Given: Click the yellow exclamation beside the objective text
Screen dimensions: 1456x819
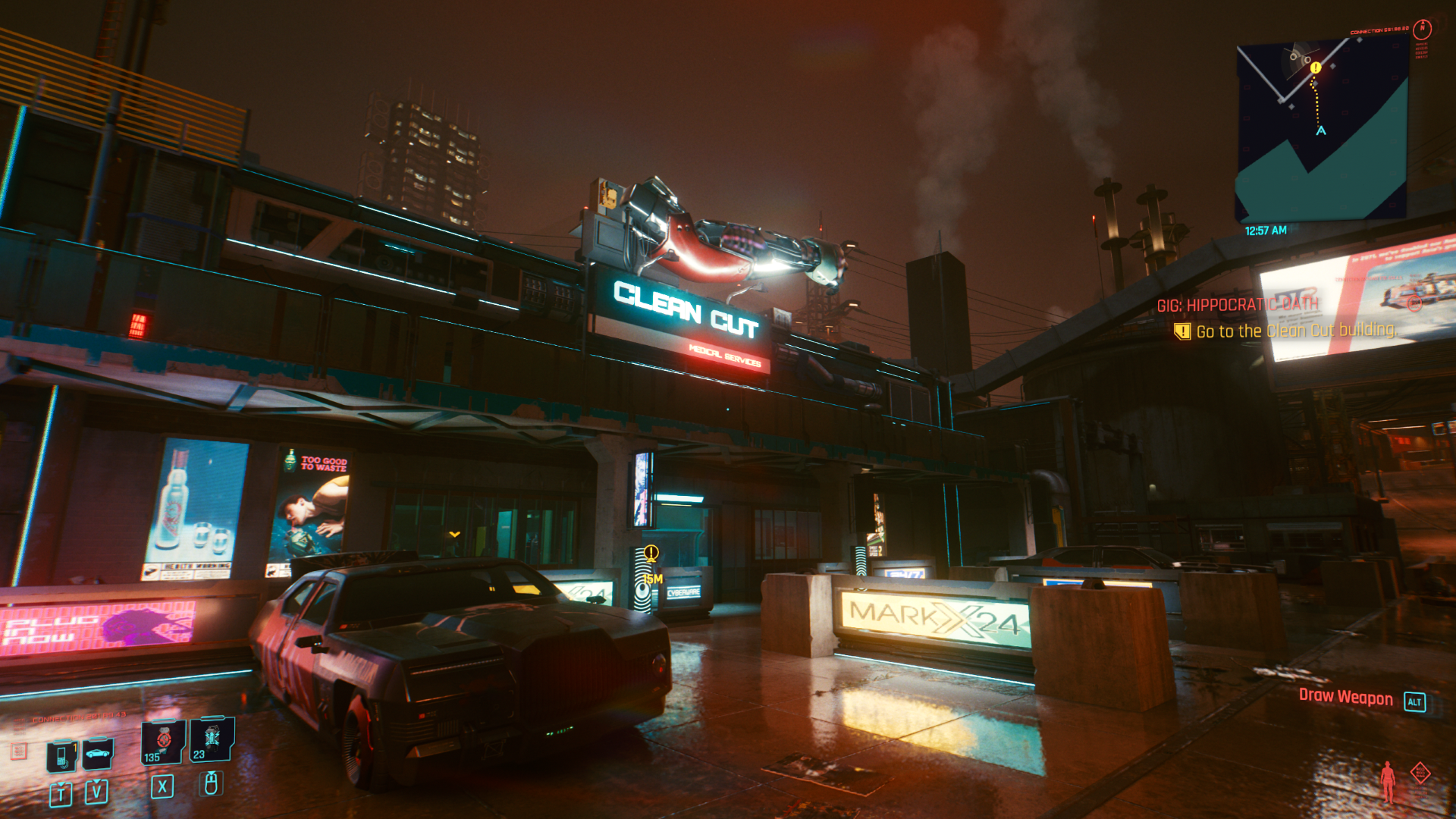Looking at the screenshot, I should tap(1182, 331).
